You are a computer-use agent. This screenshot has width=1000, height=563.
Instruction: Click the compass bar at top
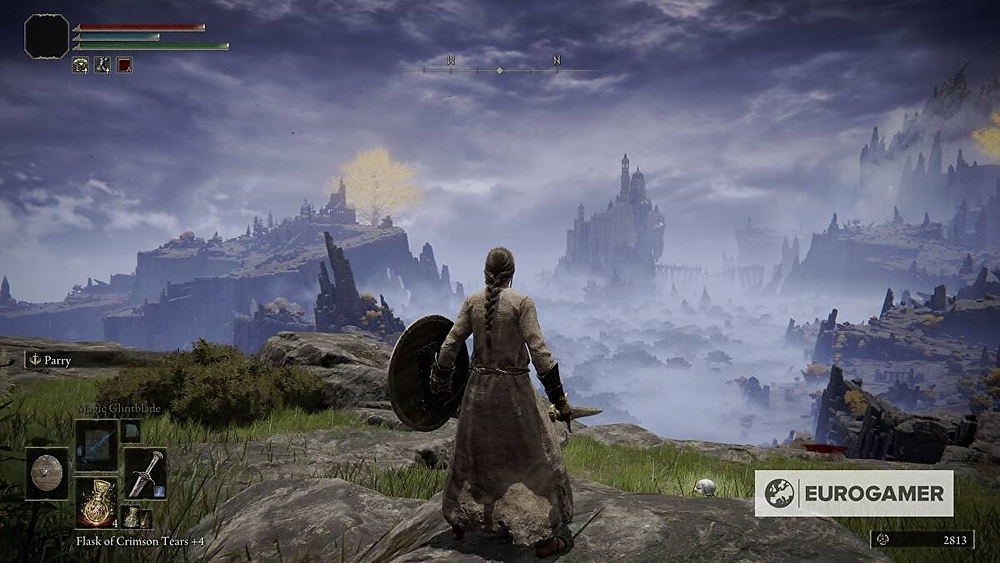pos(500,69)
